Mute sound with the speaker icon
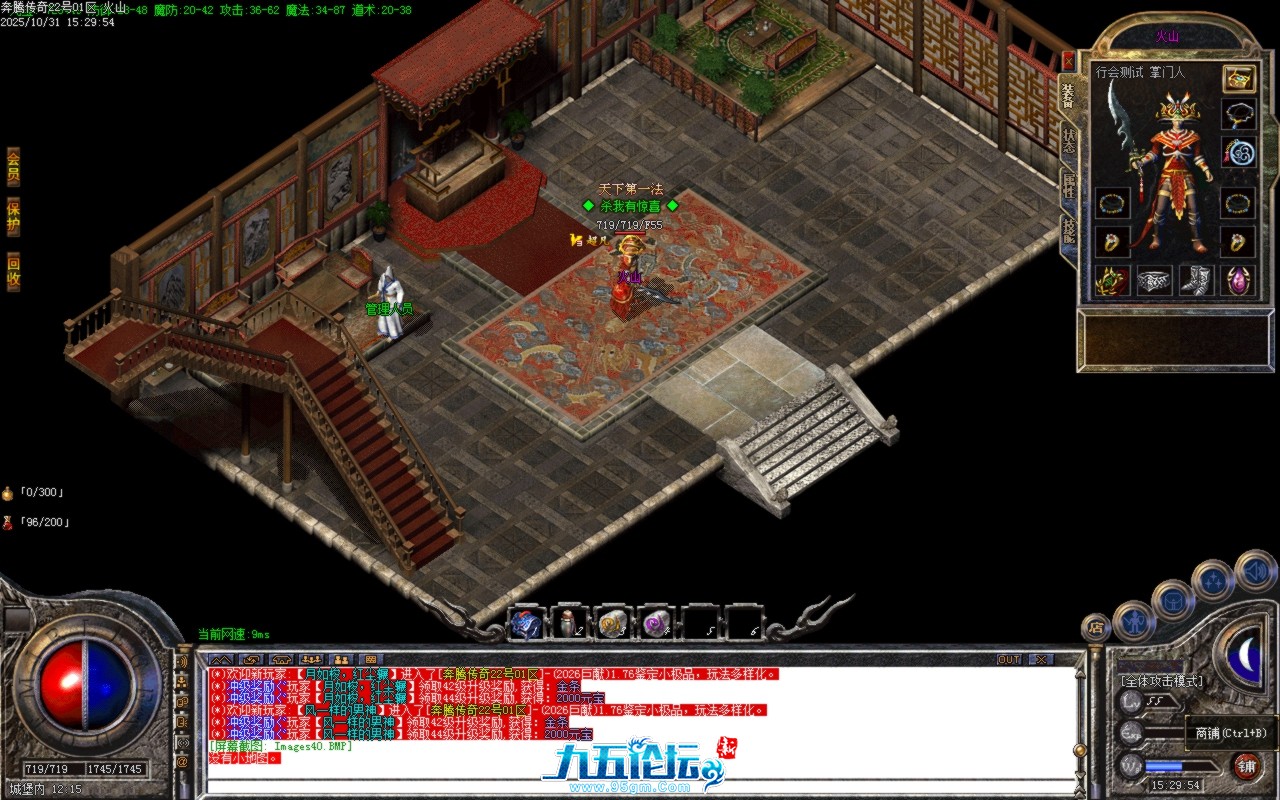Image resolution: width=1280 pixels, height=800 pixels. pos(1255,570)
